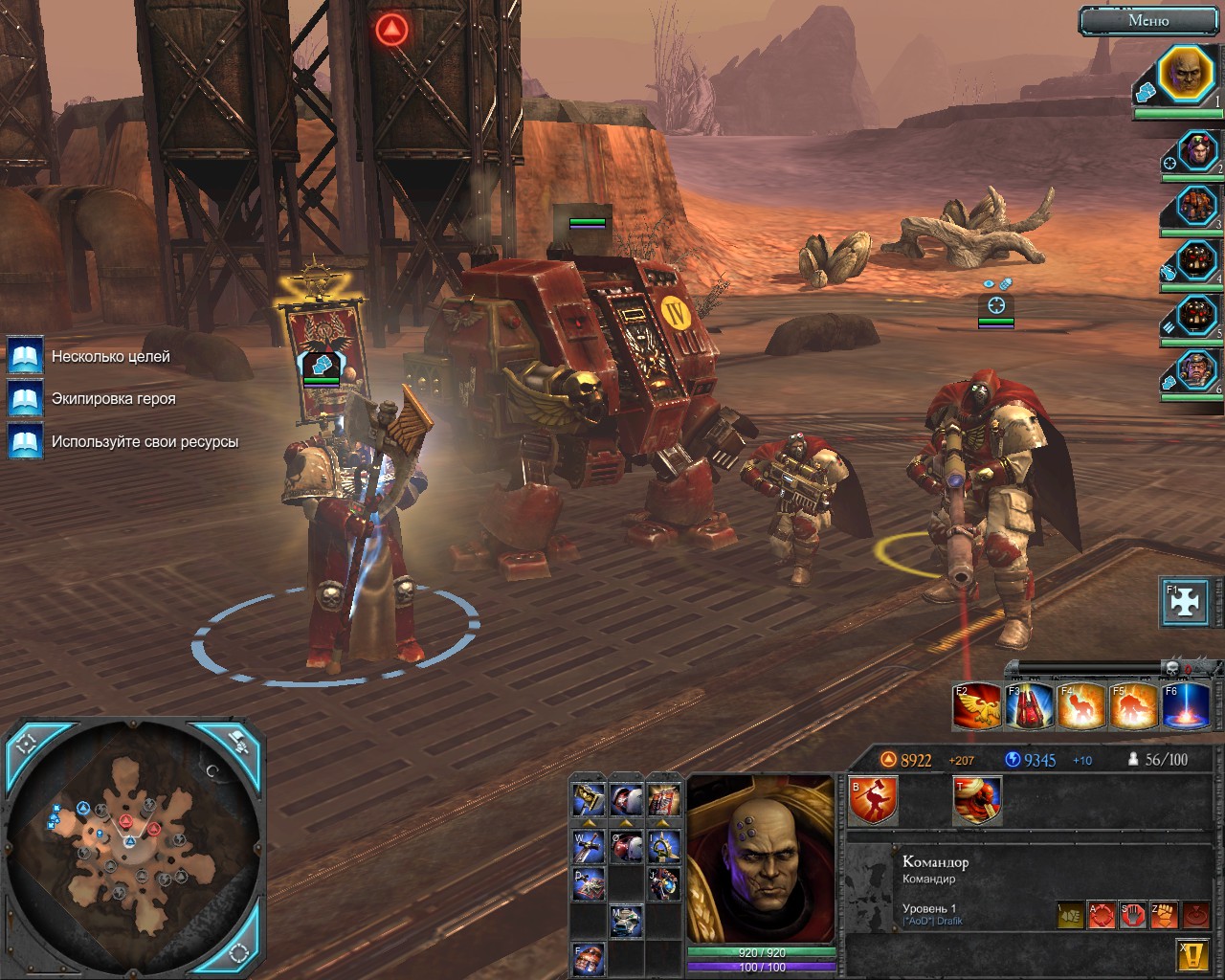Click the yellow exclamation alert button

pos(1190,954)
